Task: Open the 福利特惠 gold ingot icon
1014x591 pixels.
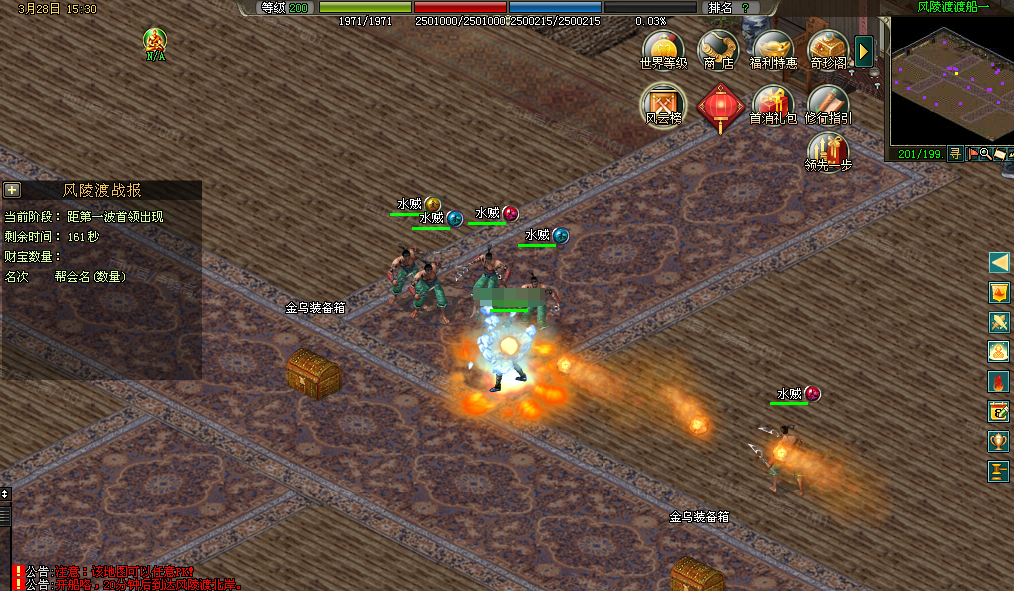Action: 773,48
